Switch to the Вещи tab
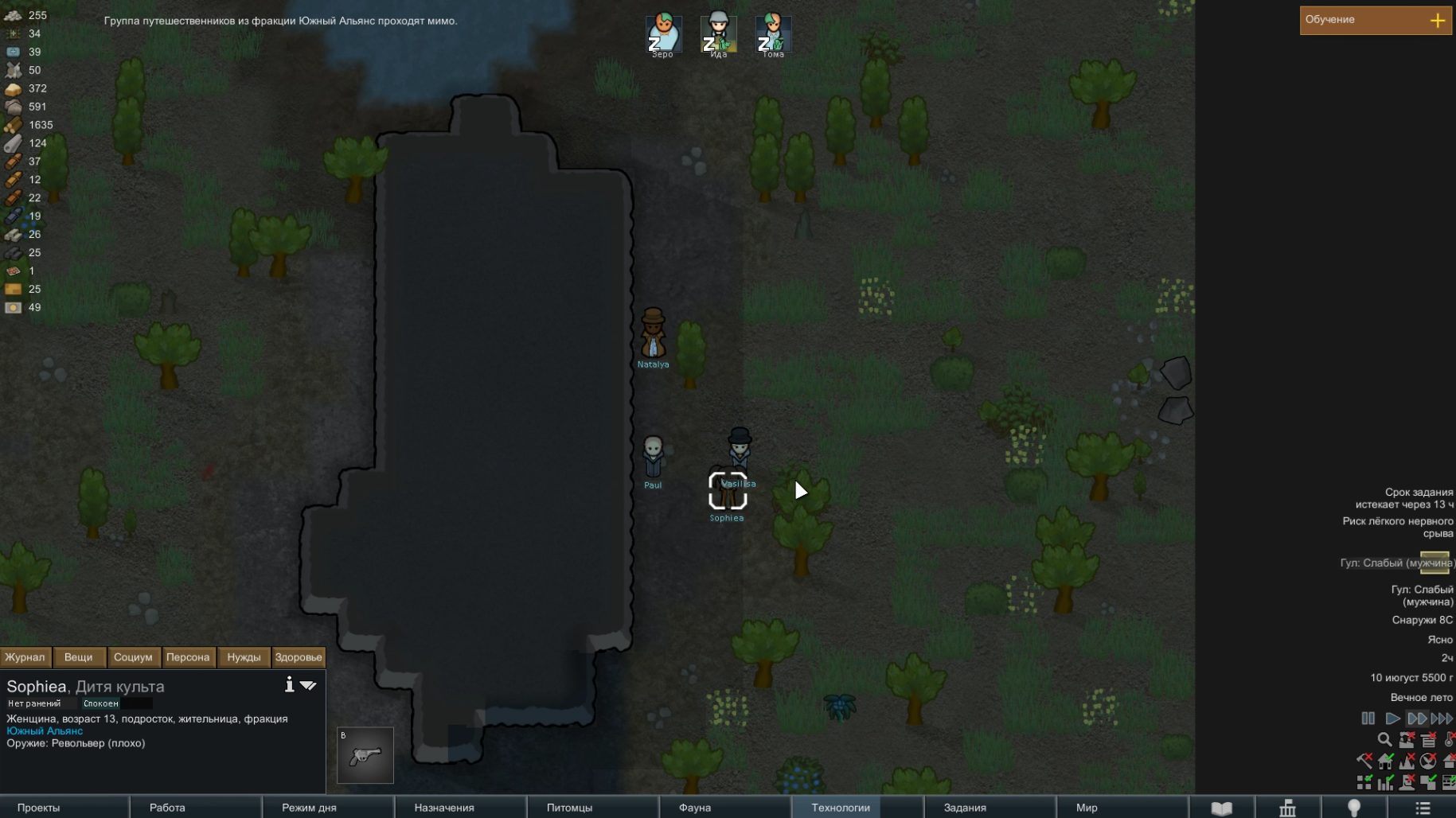This screenshot has width=1456, height=818. click(x=78, y=657)
